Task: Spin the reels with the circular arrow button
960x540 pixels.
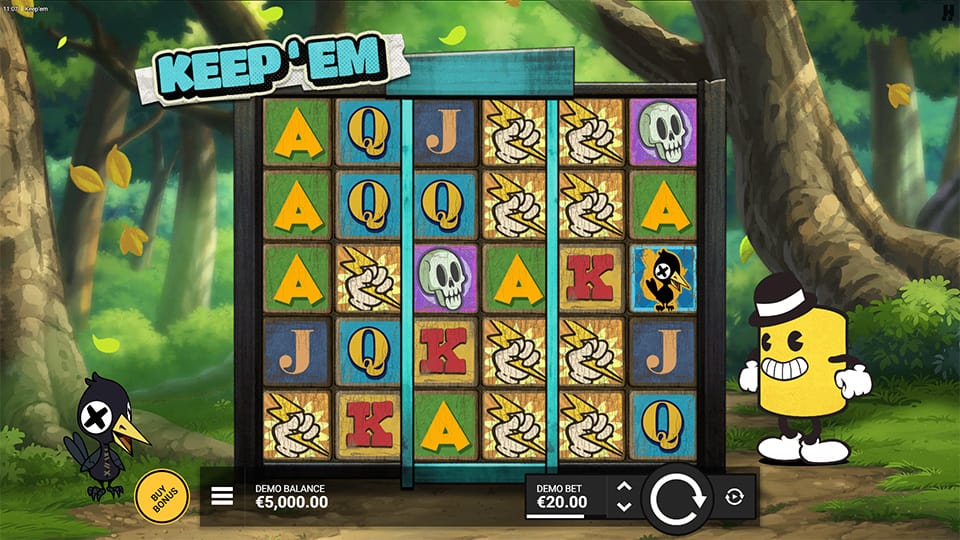Action: point(677,497)
